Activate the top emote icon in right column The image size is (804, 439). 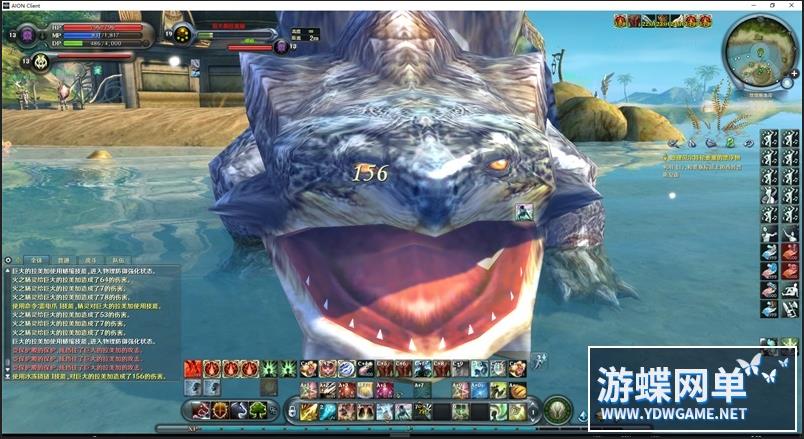pyautogui.click(x=769, y=139)
